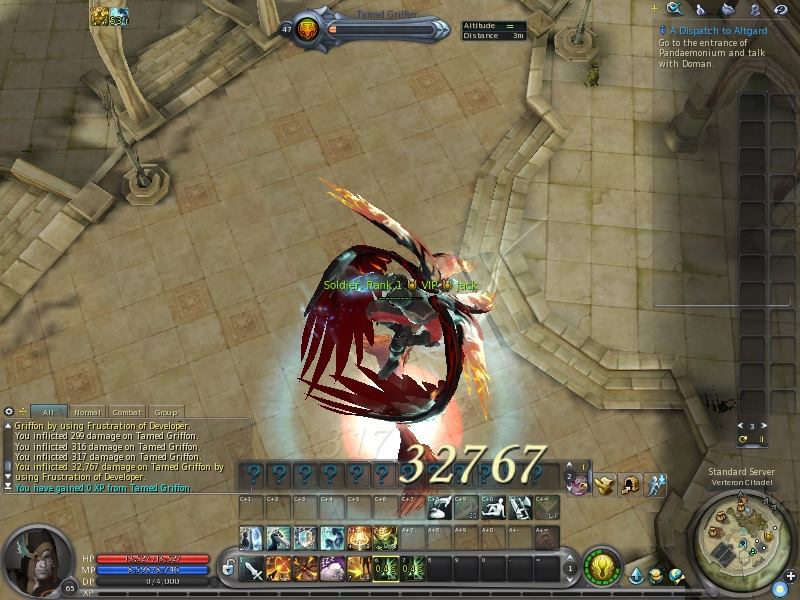This screenshot has height=600, width=800.
Task: Click the gold buff icon at top left
Action: [x=100, y=16]
